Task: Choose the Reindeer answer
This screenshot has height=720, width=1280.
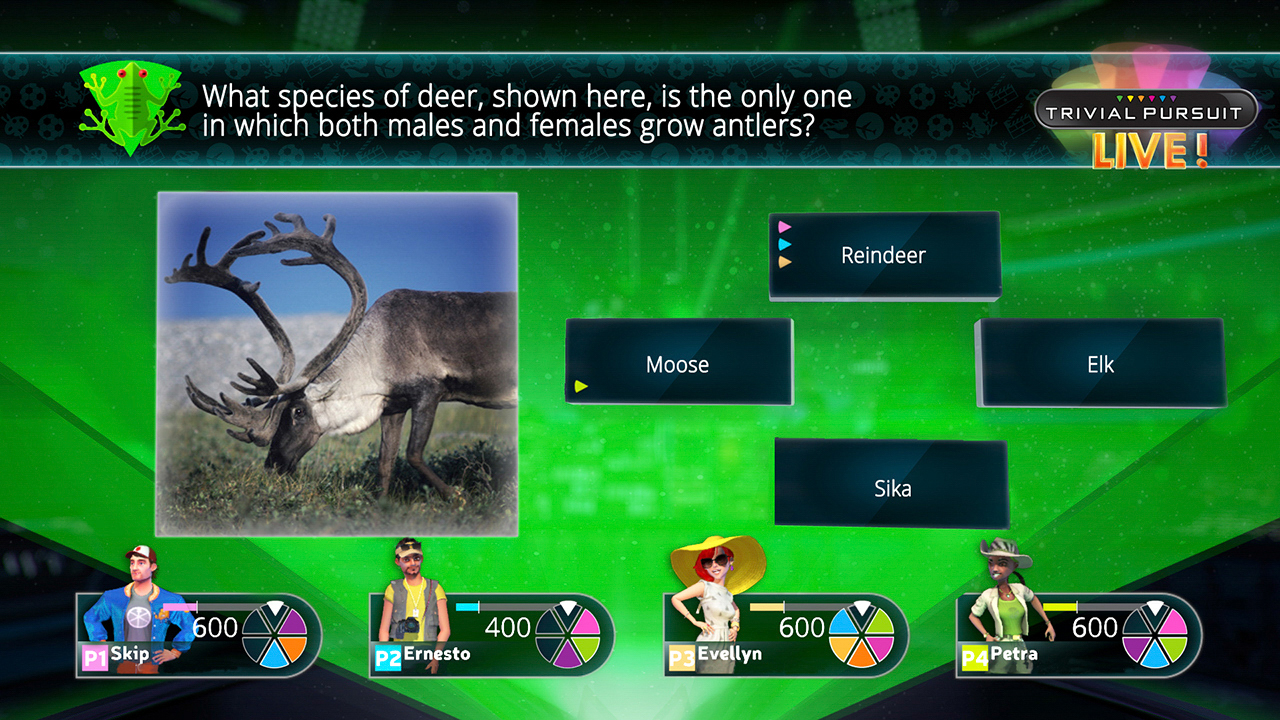Action: click(x=884, y=255)
